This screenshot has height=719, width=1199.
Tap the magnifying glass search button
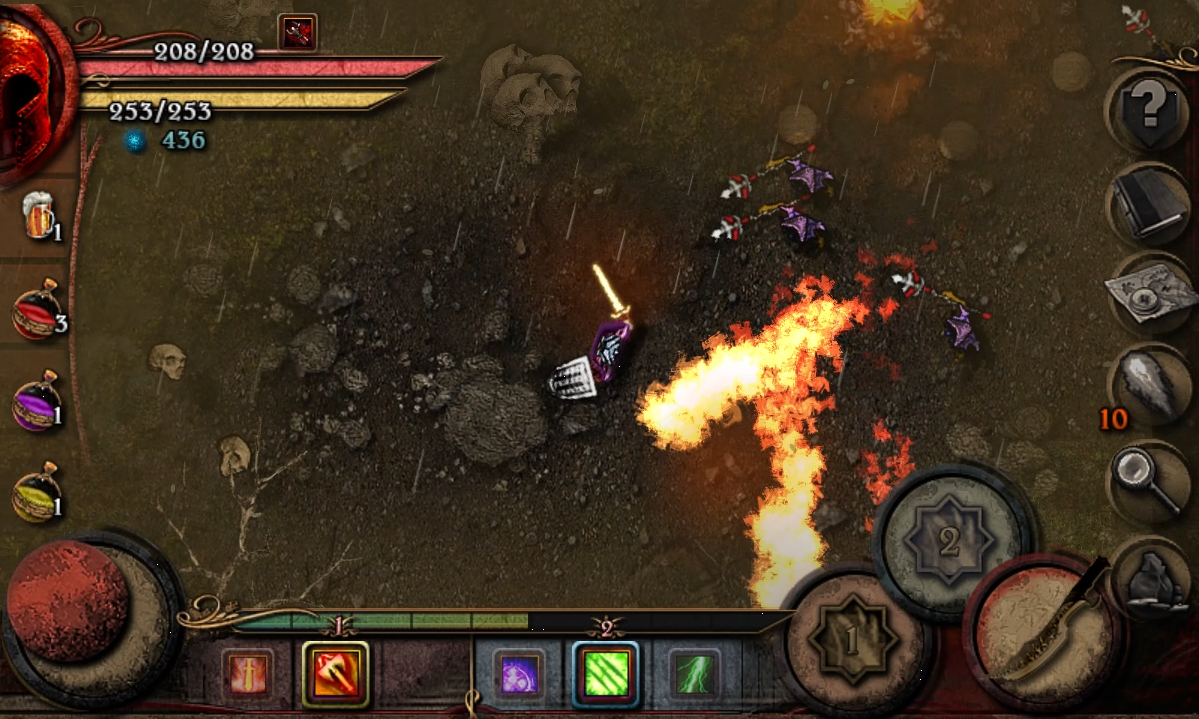pyautogui.click(x=1148, y=480)
